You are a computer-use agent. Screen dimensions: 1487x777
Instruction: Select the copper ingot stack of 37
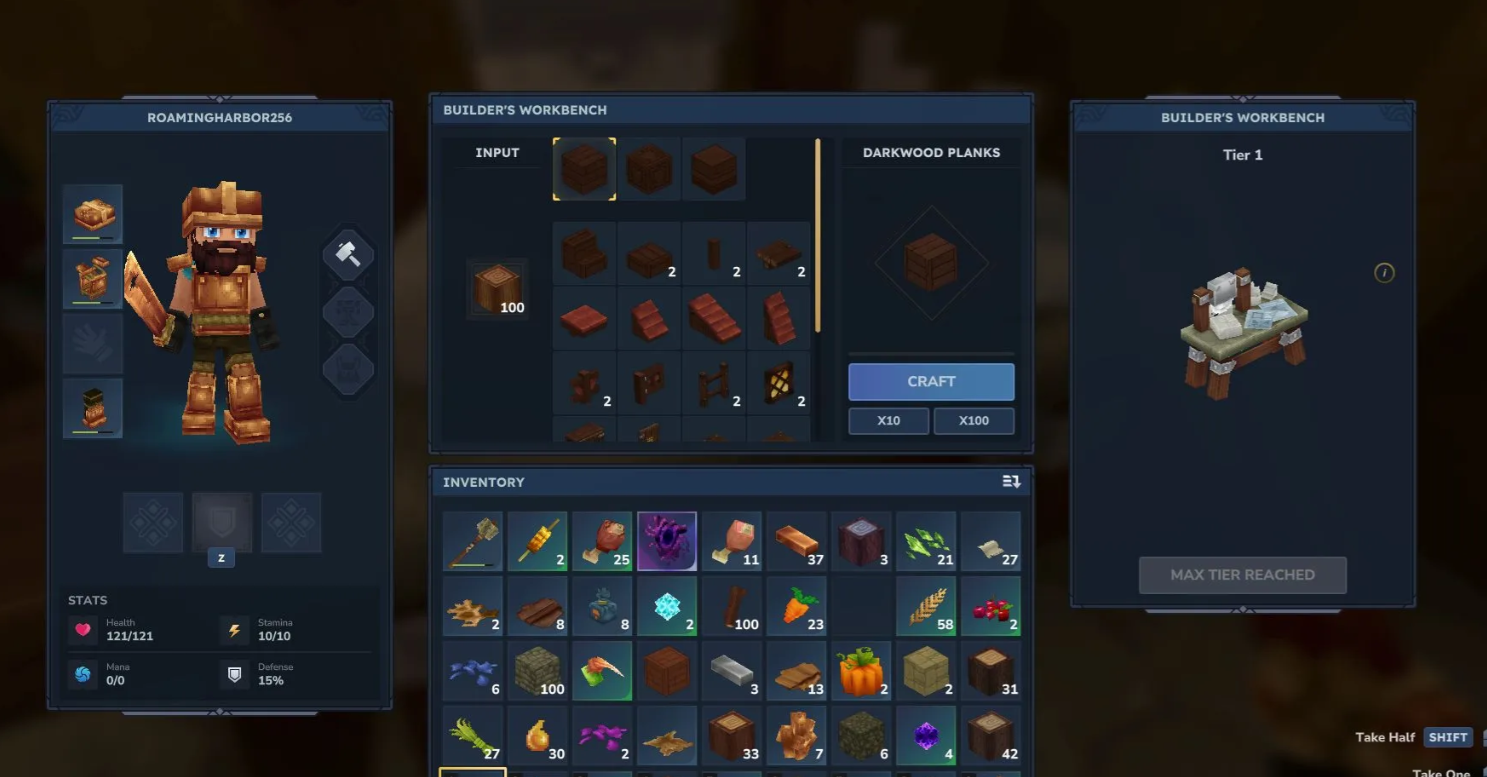[x=797, y=541]
